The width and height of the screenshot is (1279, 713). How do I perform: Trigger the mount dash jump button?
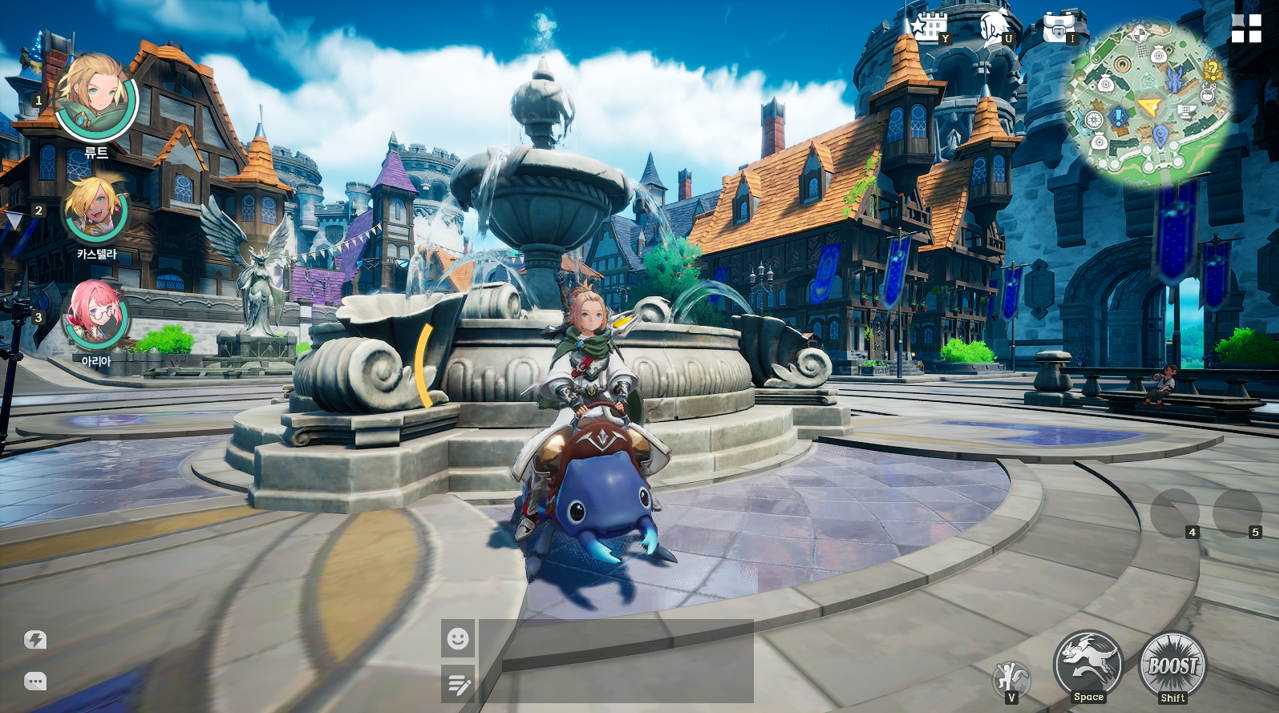click(x=1088, y=662)
